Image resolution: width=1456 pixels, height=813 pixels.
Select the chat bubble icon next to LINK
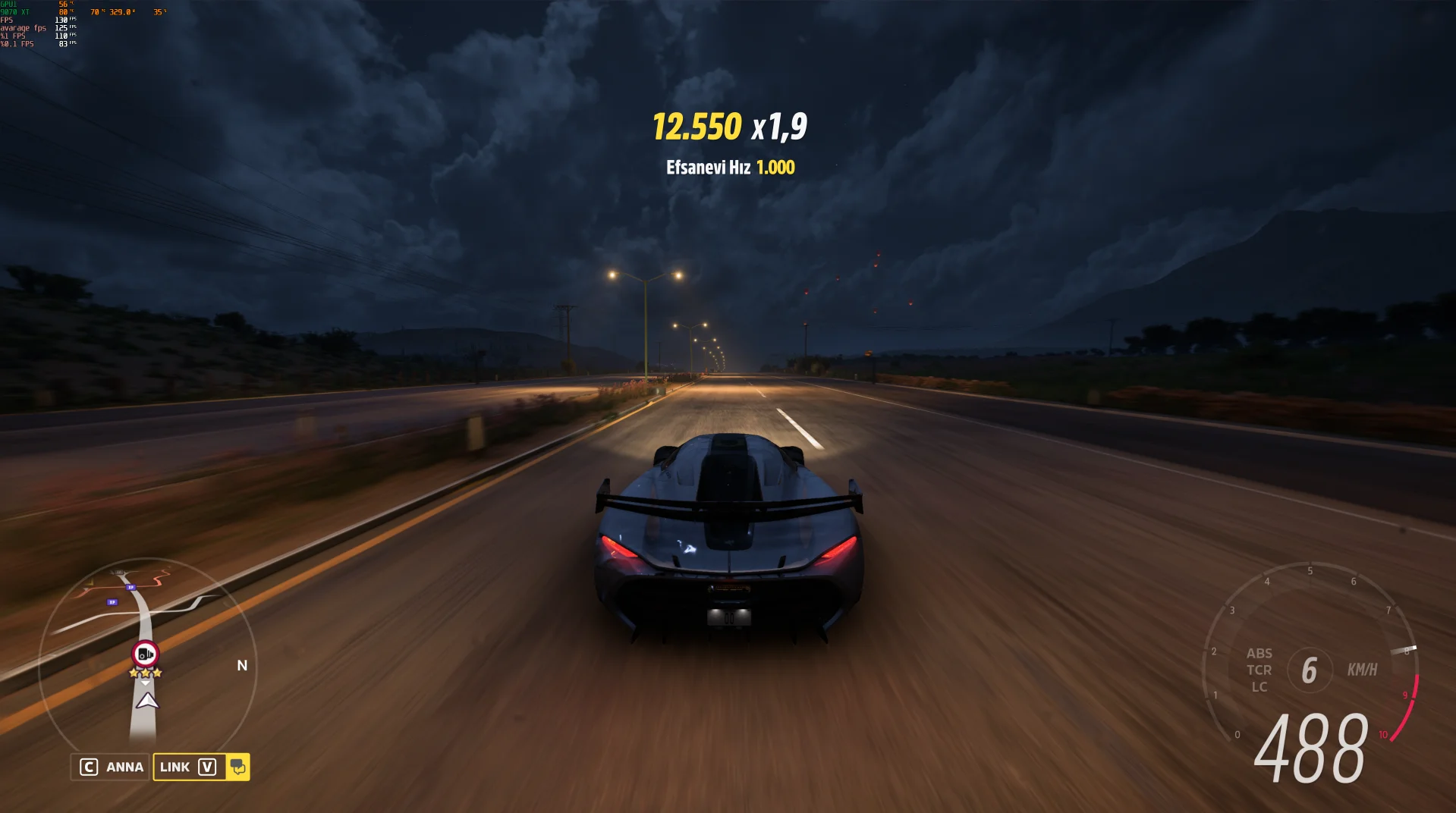[x=238, y=767]
